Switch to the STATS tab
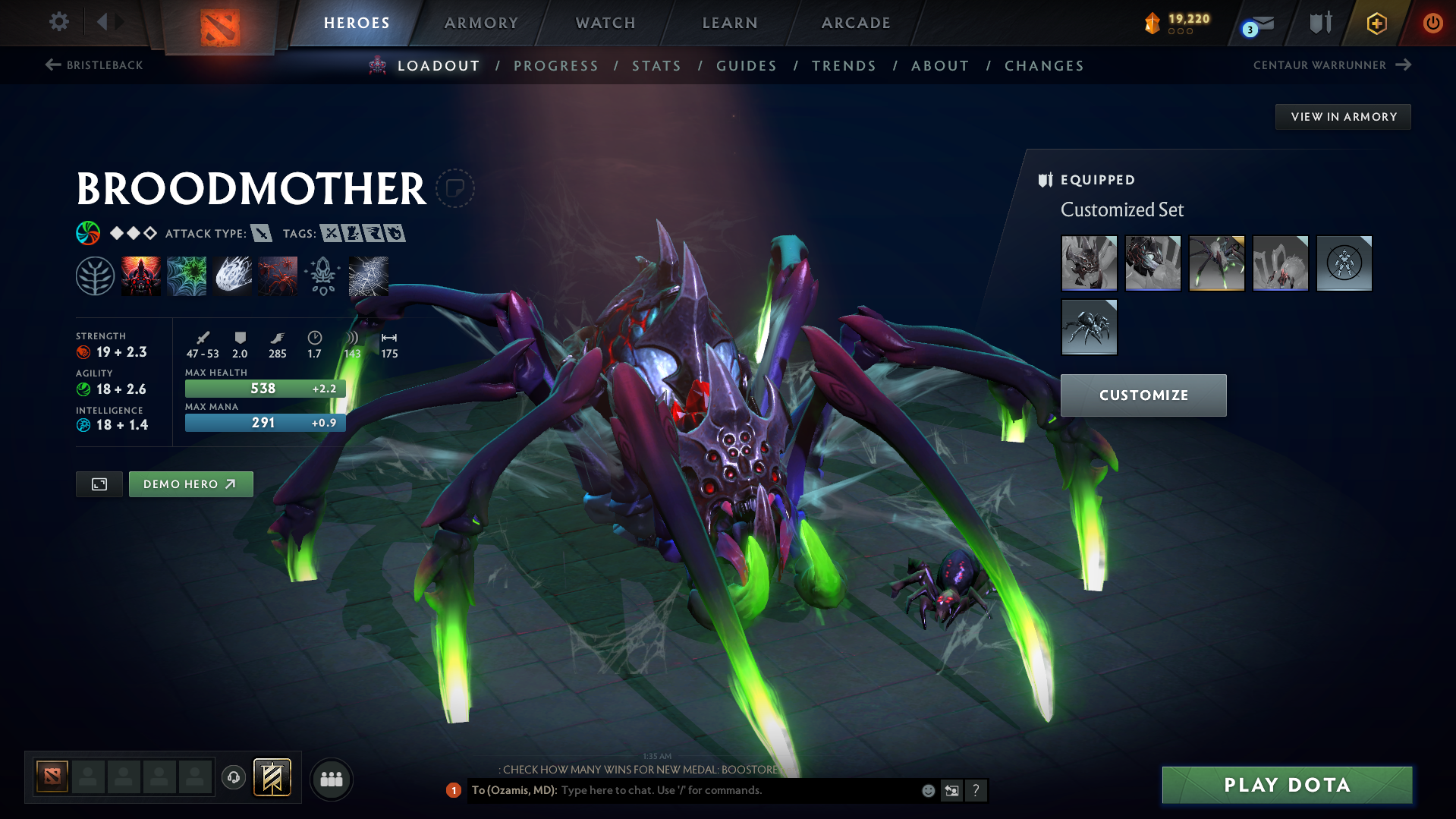Image resolution: width=1456 pixels, height=819 pixels. pyautogui.click(x=656, y=66)
